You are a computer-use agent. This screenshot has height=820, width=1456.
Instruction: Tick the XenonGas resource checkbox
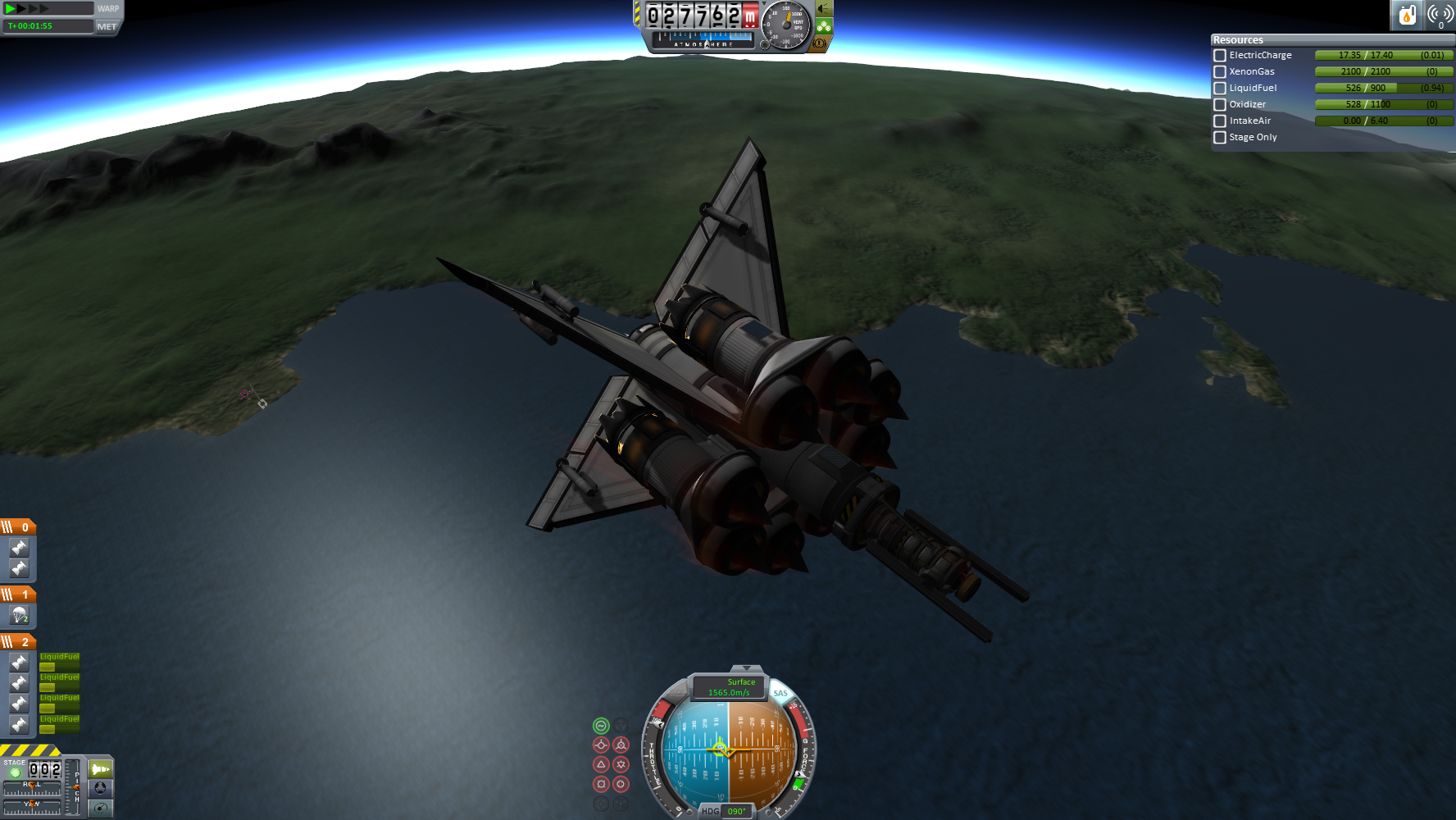[1220, 72]
